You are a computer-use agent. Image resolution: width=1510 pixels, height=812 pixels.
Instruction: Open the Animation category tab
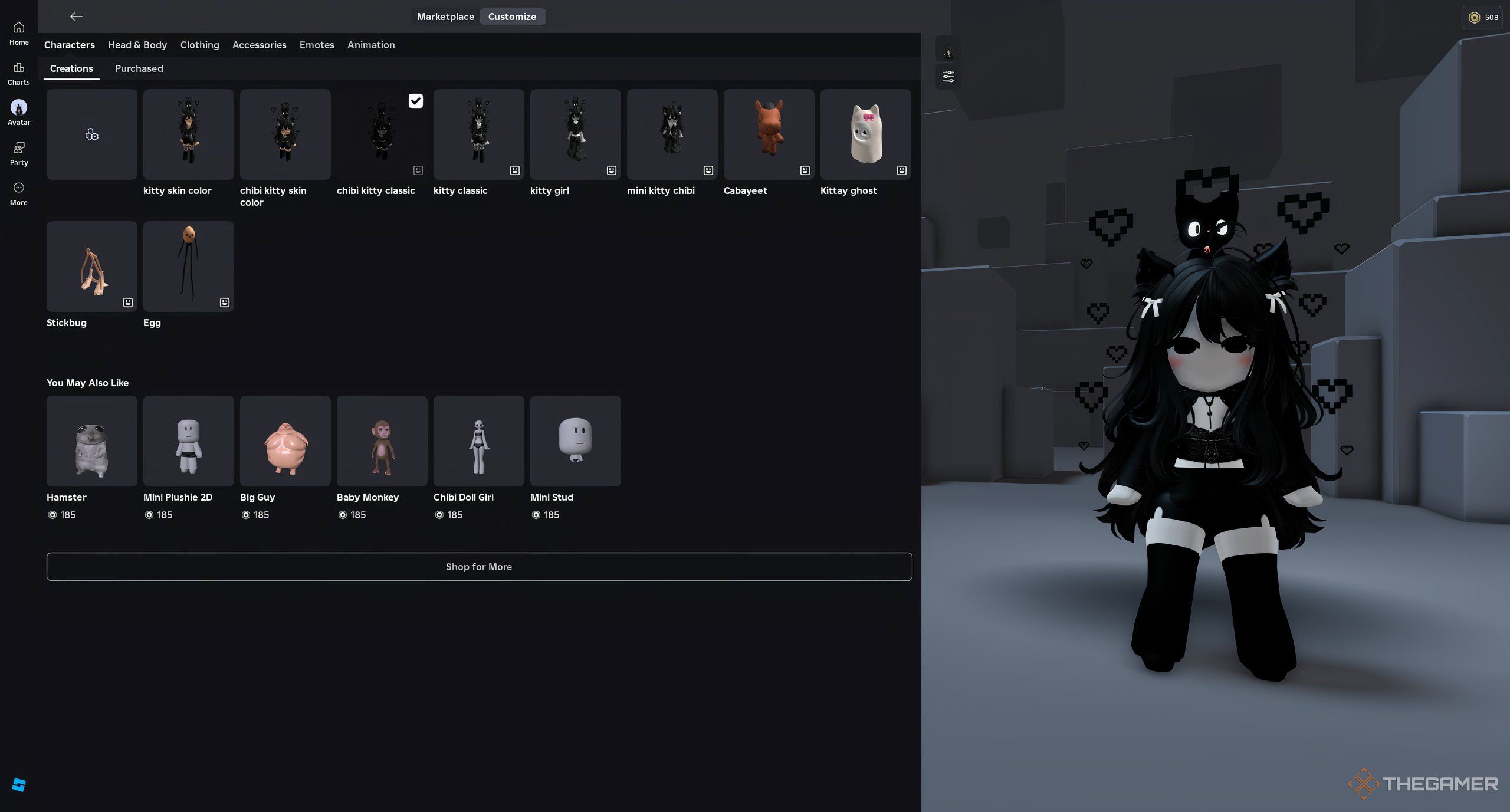(370, 45)
